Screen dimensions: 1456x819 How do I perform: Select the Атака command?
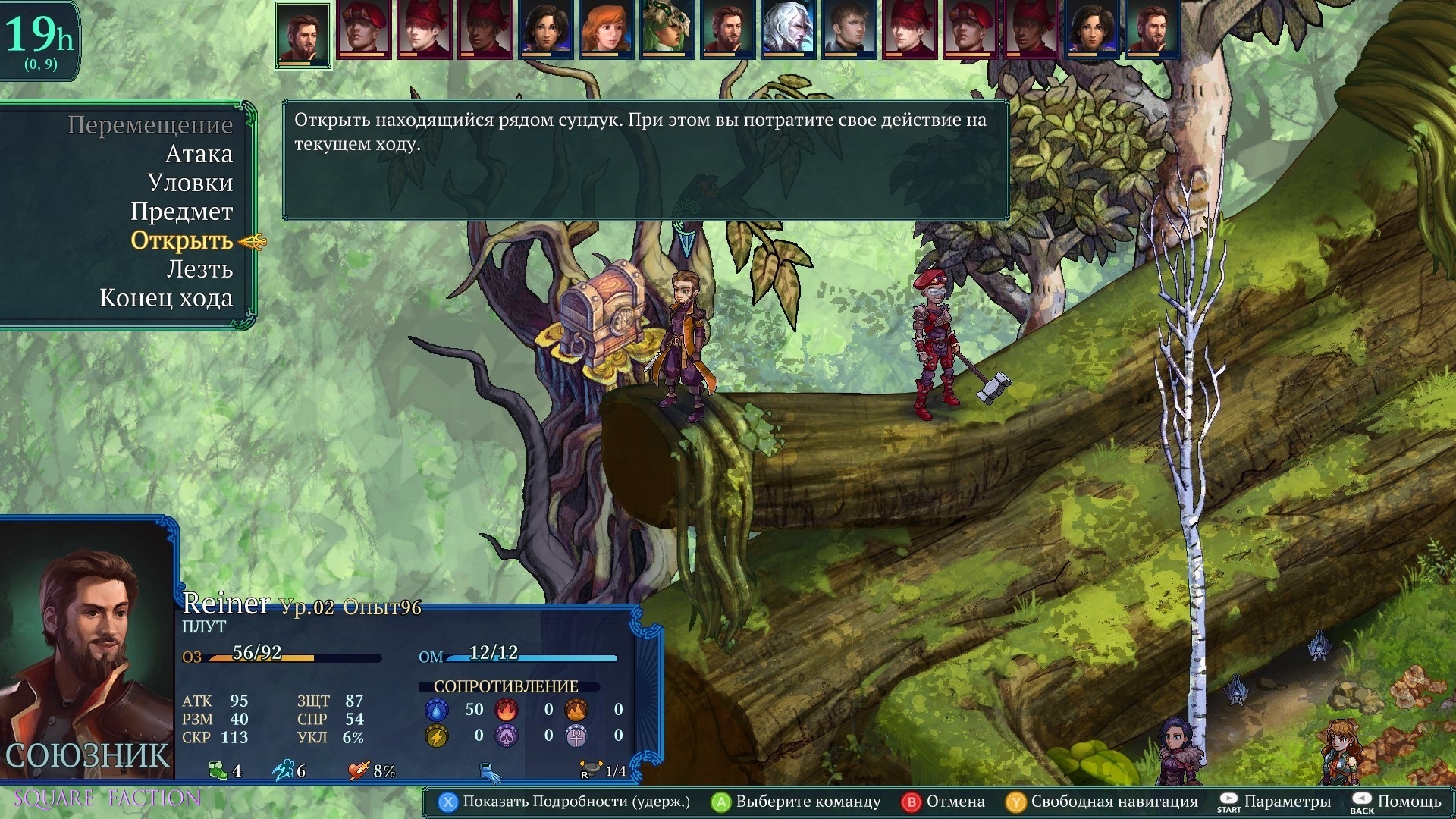click(x=199, y=154)
